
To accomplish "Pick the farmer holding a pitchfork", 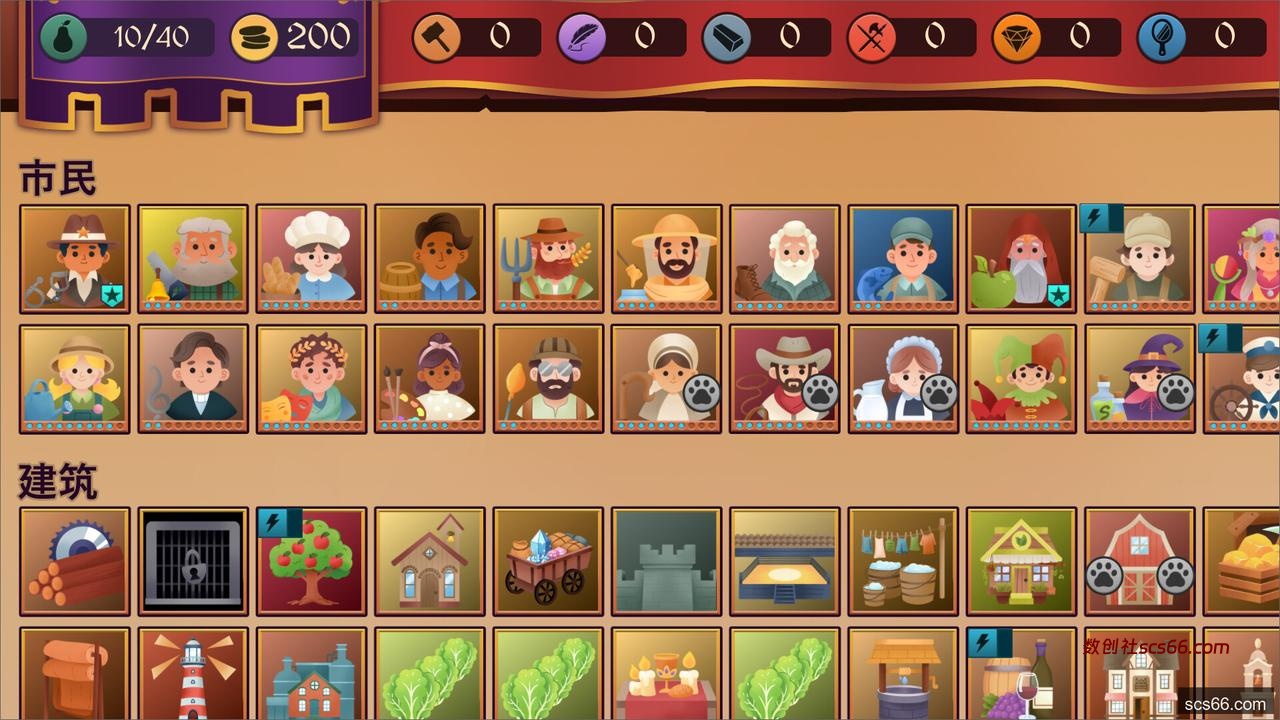I will point(548,260).
